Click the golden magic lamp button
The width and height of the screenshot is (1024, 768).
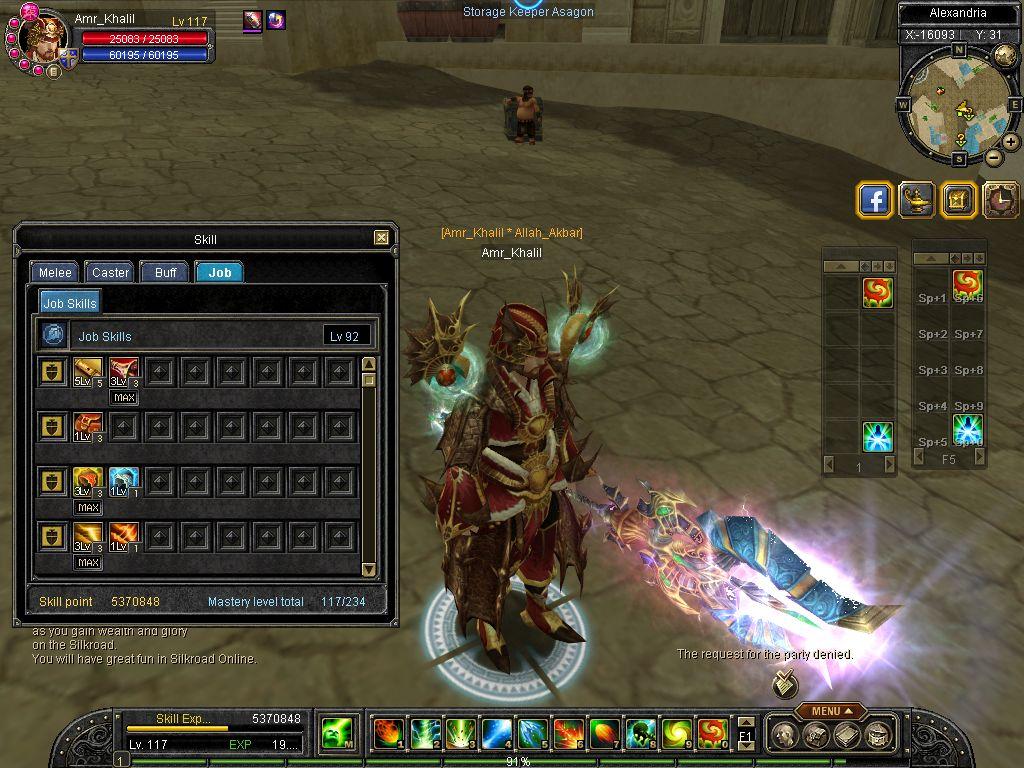[x=916, y=200]
